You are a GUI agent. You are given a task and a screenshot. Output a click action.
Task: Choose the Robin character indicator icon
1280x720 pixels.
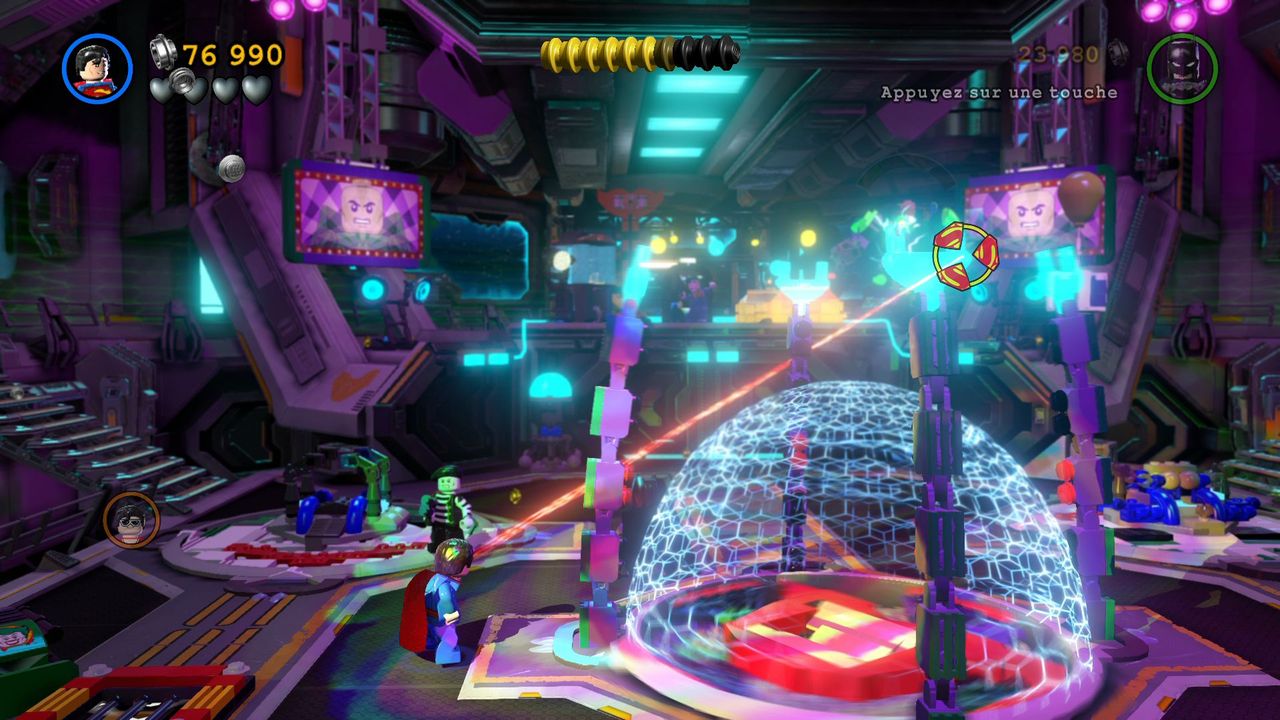[x=131, y=520]
